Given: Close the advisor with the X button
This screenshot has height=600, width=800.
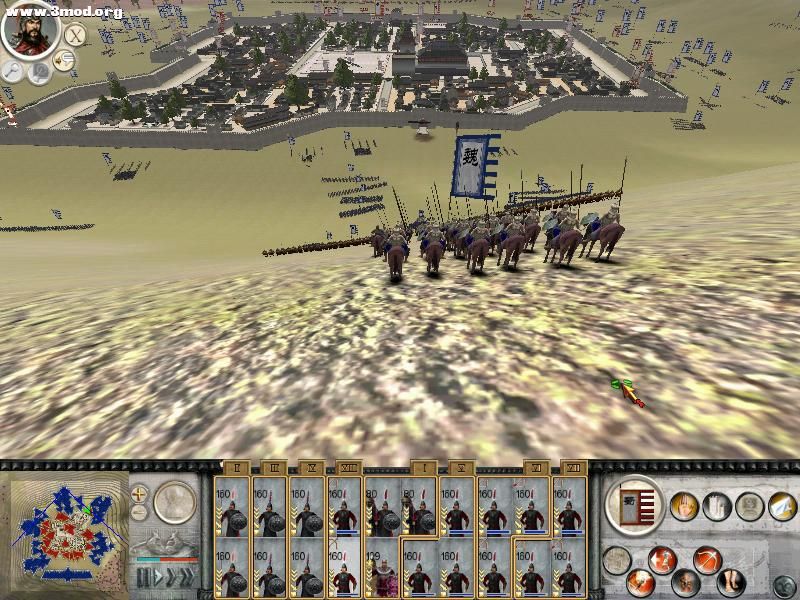Looking at the screenshot, I should pyautogui.click(x=75, y=35).
